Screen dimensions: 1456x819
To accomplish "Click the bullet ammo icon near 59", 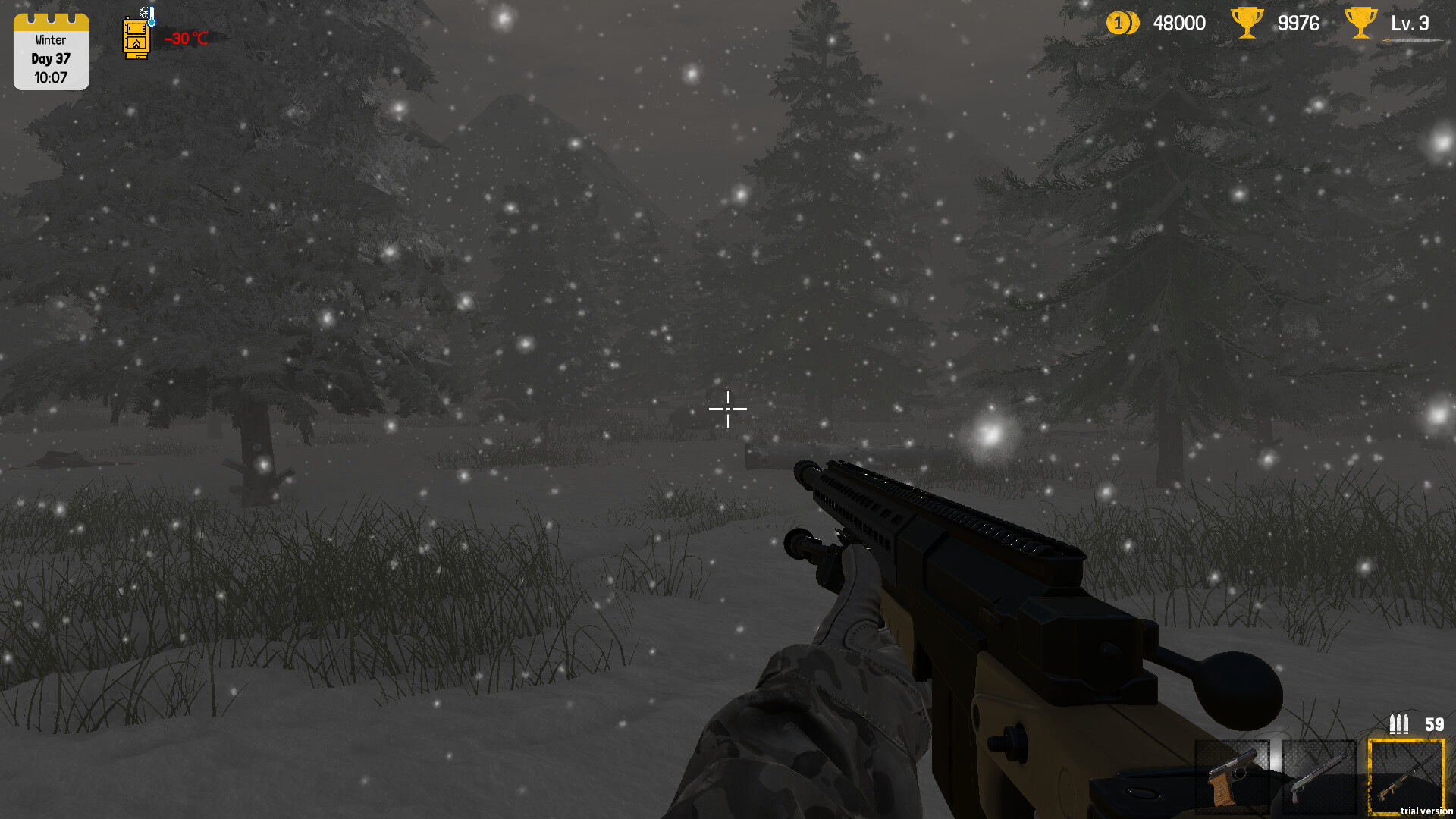I will [1399, 725].
